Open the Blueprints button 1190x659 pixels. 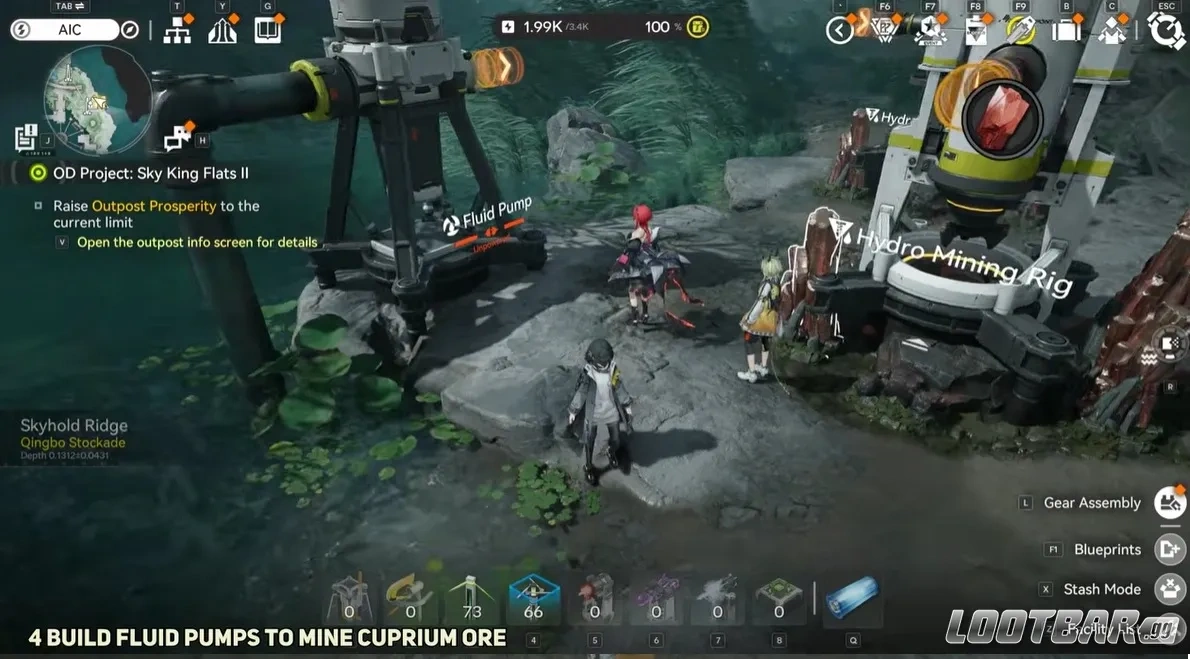pos(1170,549)
